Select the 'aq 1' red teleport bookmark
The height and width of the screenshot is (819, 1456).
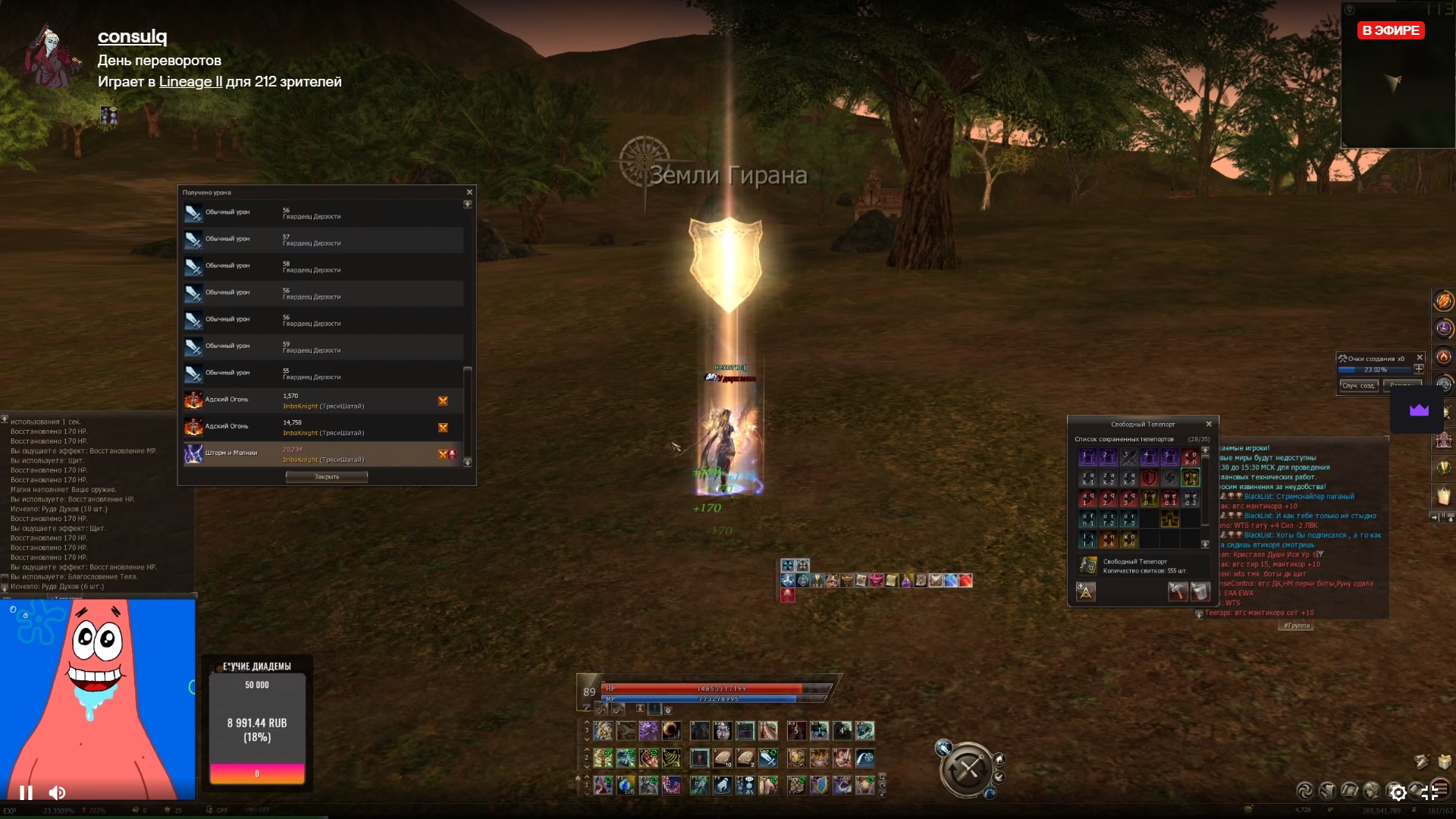tap(1087, 499)
